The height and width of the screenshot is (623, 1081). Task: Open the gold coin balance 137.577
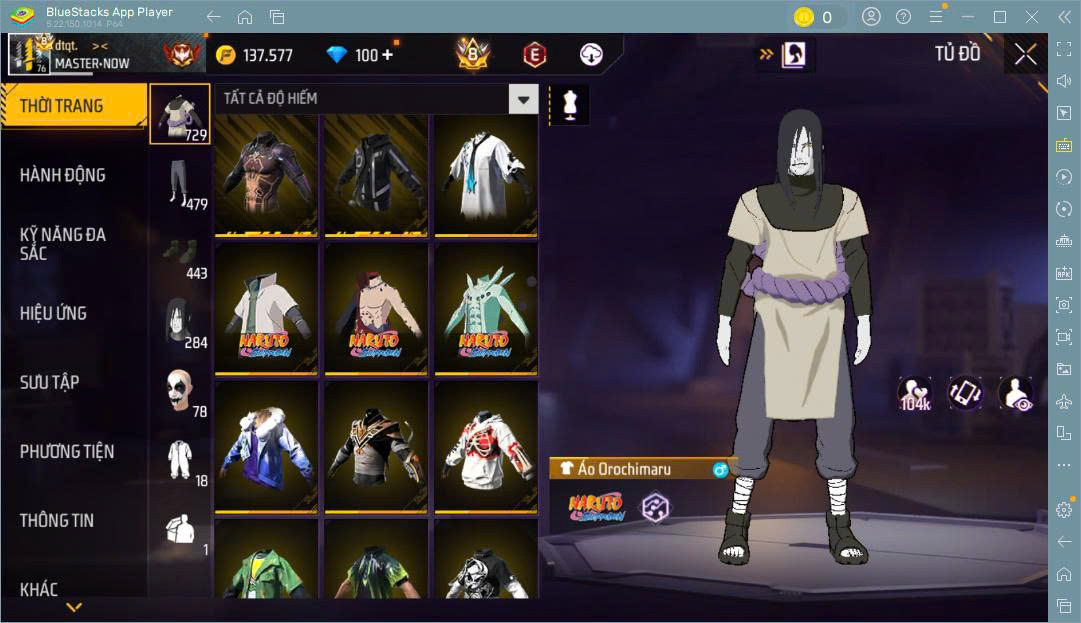tap(256, 55)
